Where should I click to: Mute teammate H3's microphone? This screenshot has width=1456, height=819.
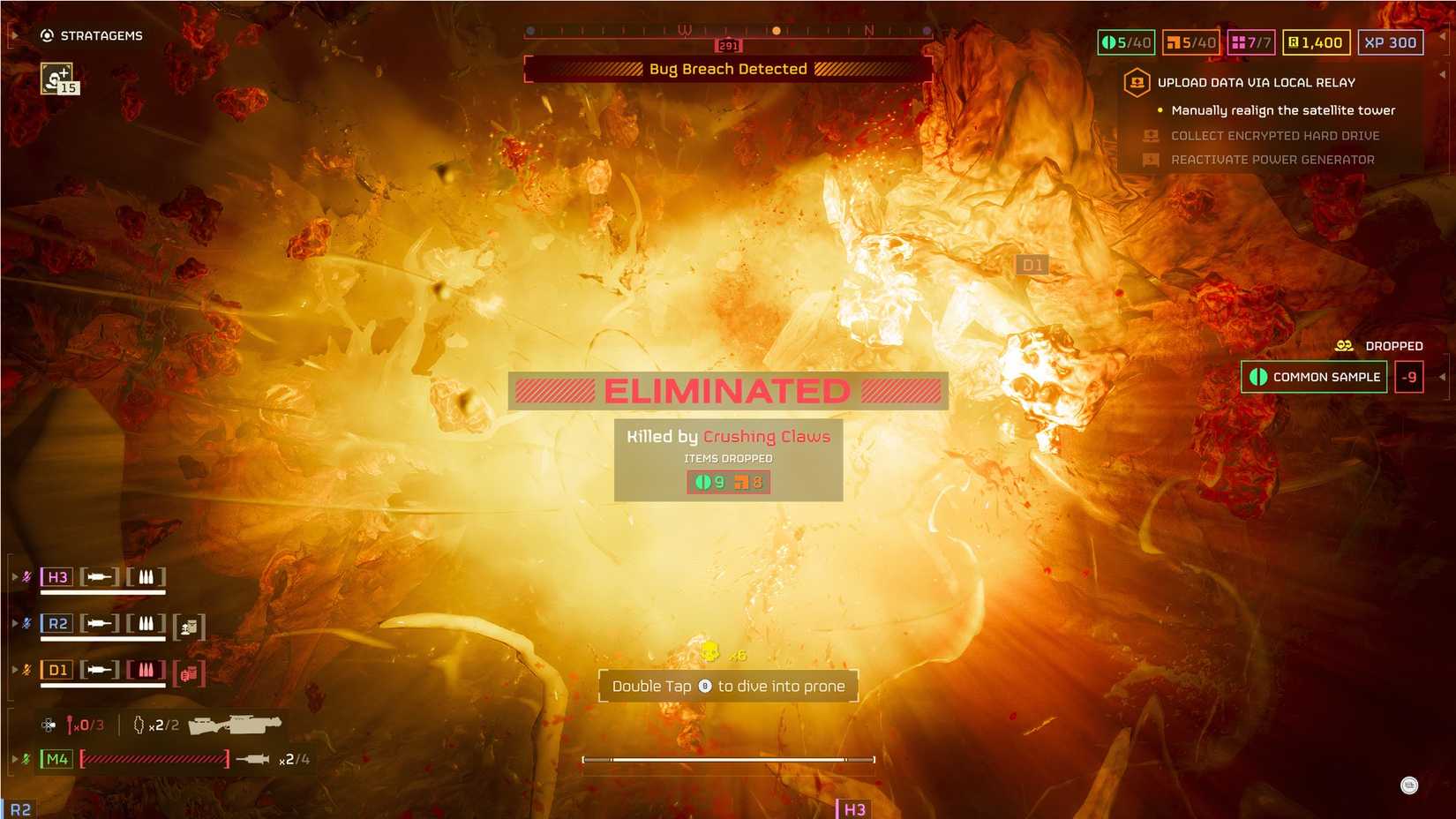pos(26,576)
